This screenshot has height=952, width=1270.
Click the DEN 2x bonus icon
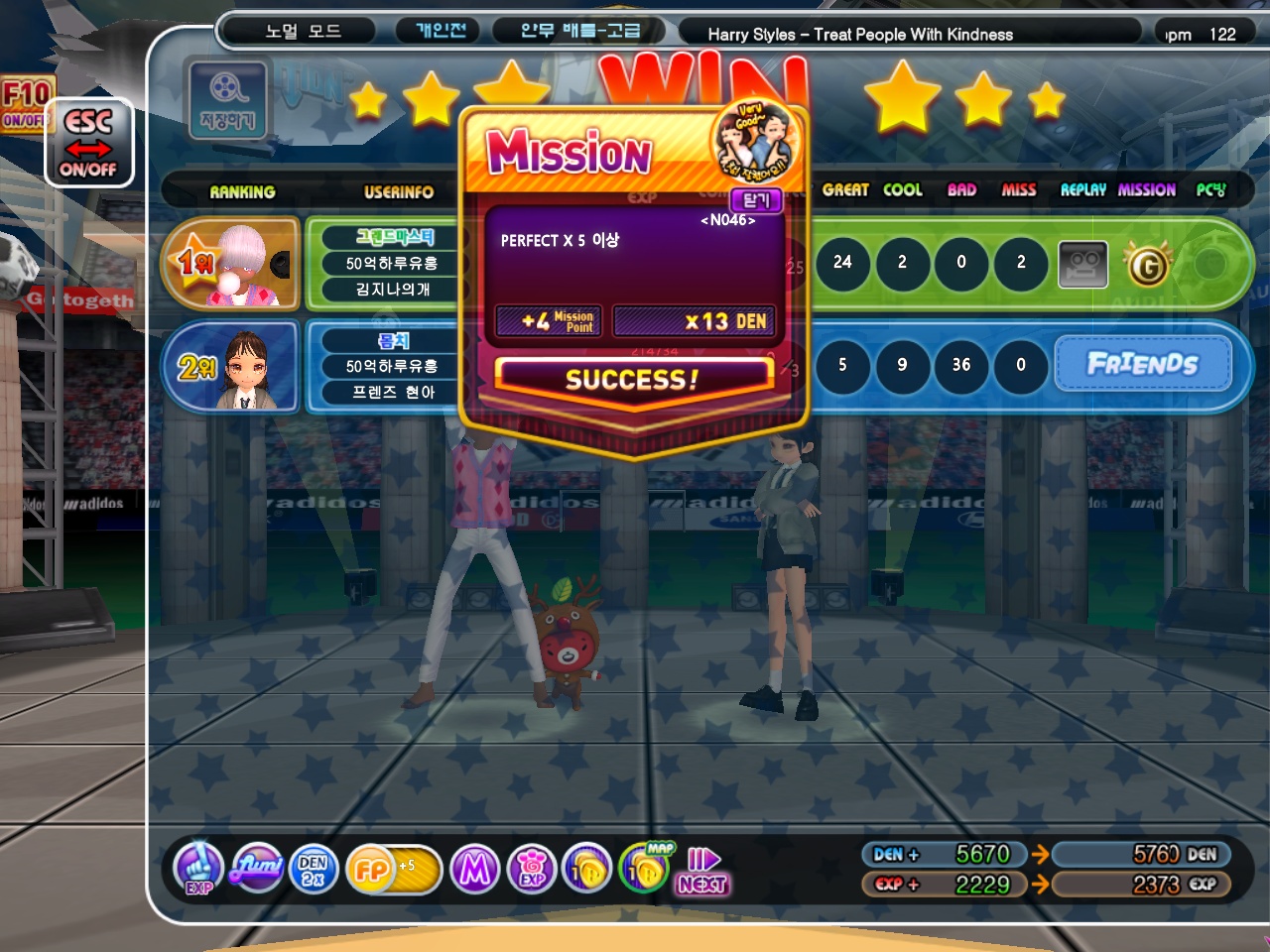[314, 870]
